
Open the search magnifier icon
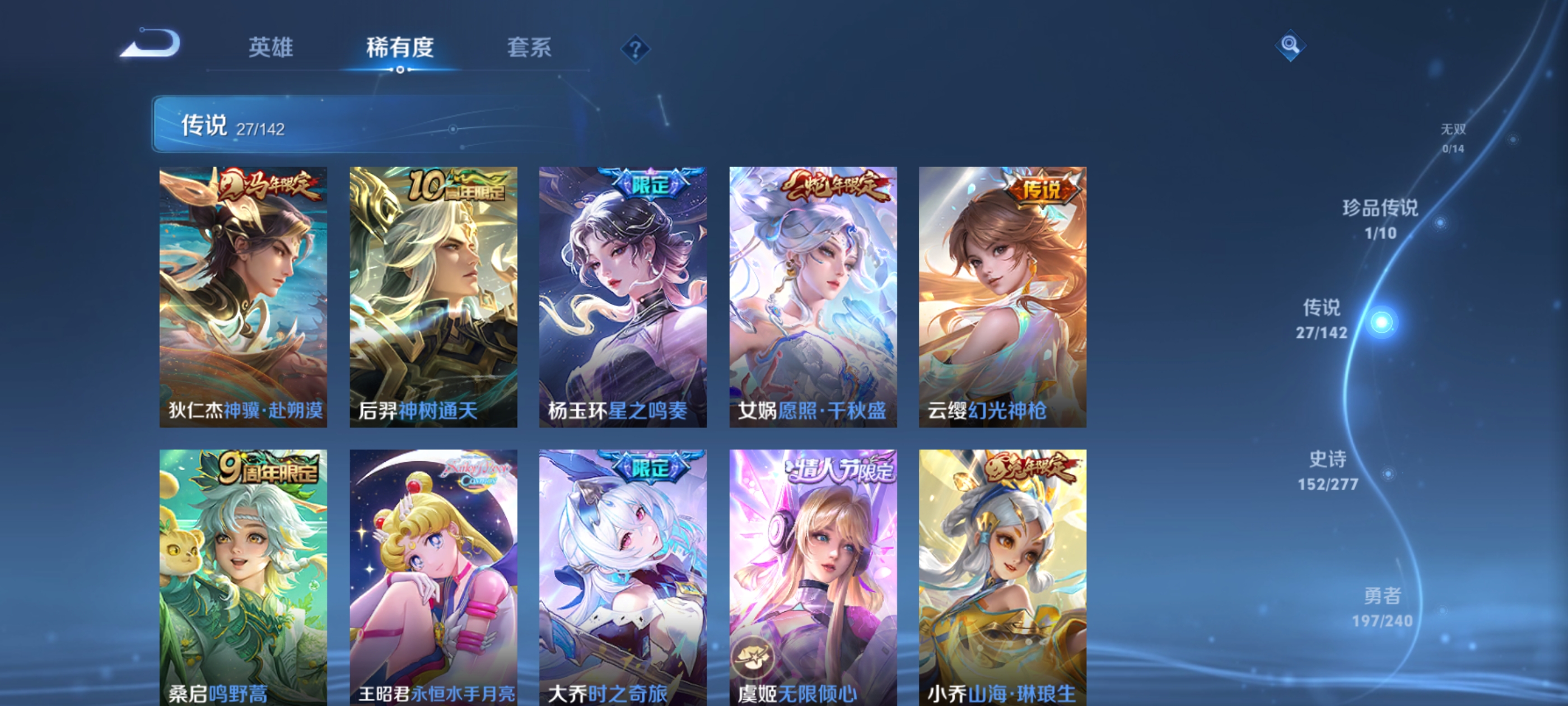point(1292,46)
